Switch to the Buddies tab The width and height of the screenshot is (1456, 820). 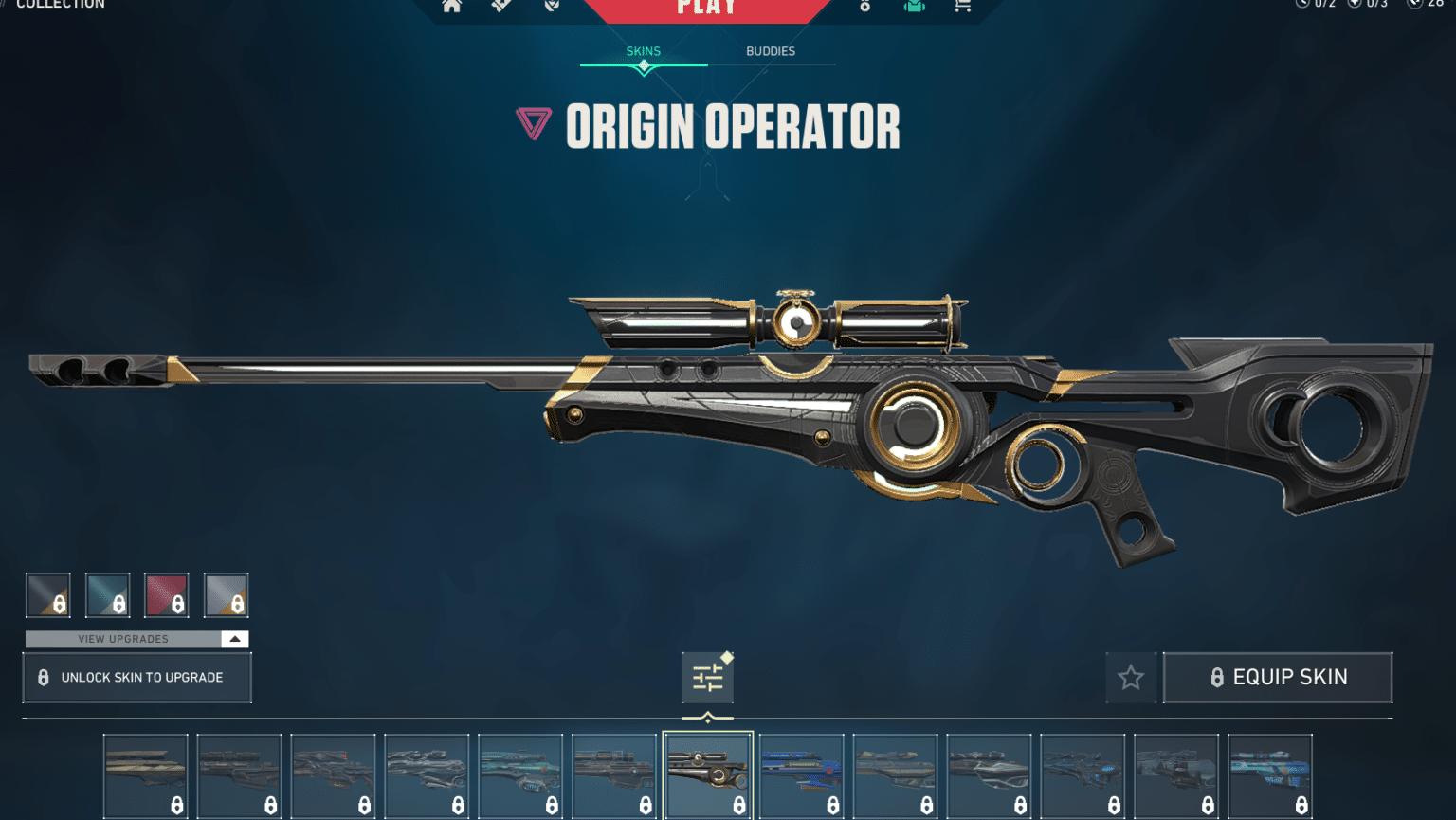point(773,51)
